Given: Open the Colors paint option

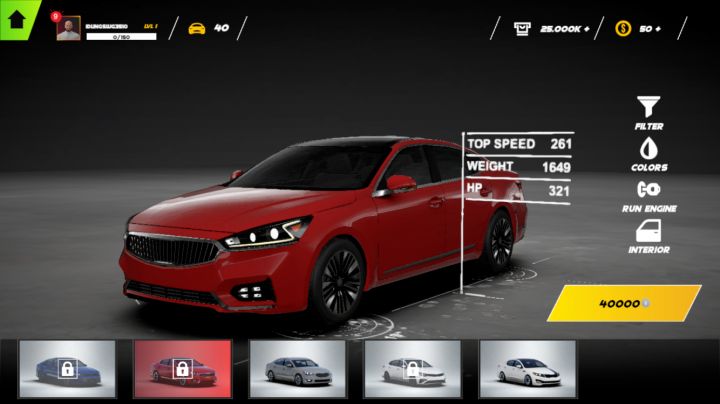Looking at the screenshot, I should pyautogui.click(x=648, y=152).
